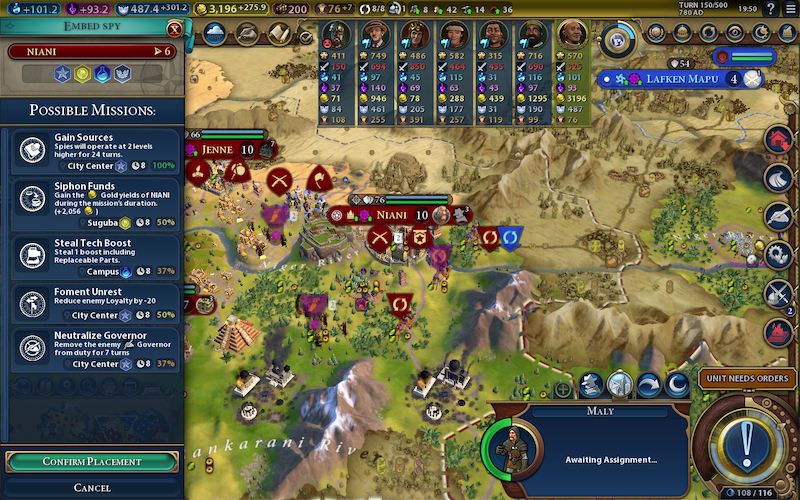Viewport: 800px width, 500px height.
Task: Click the Unit Needs Orders button
Action: (x=745, y=378)
